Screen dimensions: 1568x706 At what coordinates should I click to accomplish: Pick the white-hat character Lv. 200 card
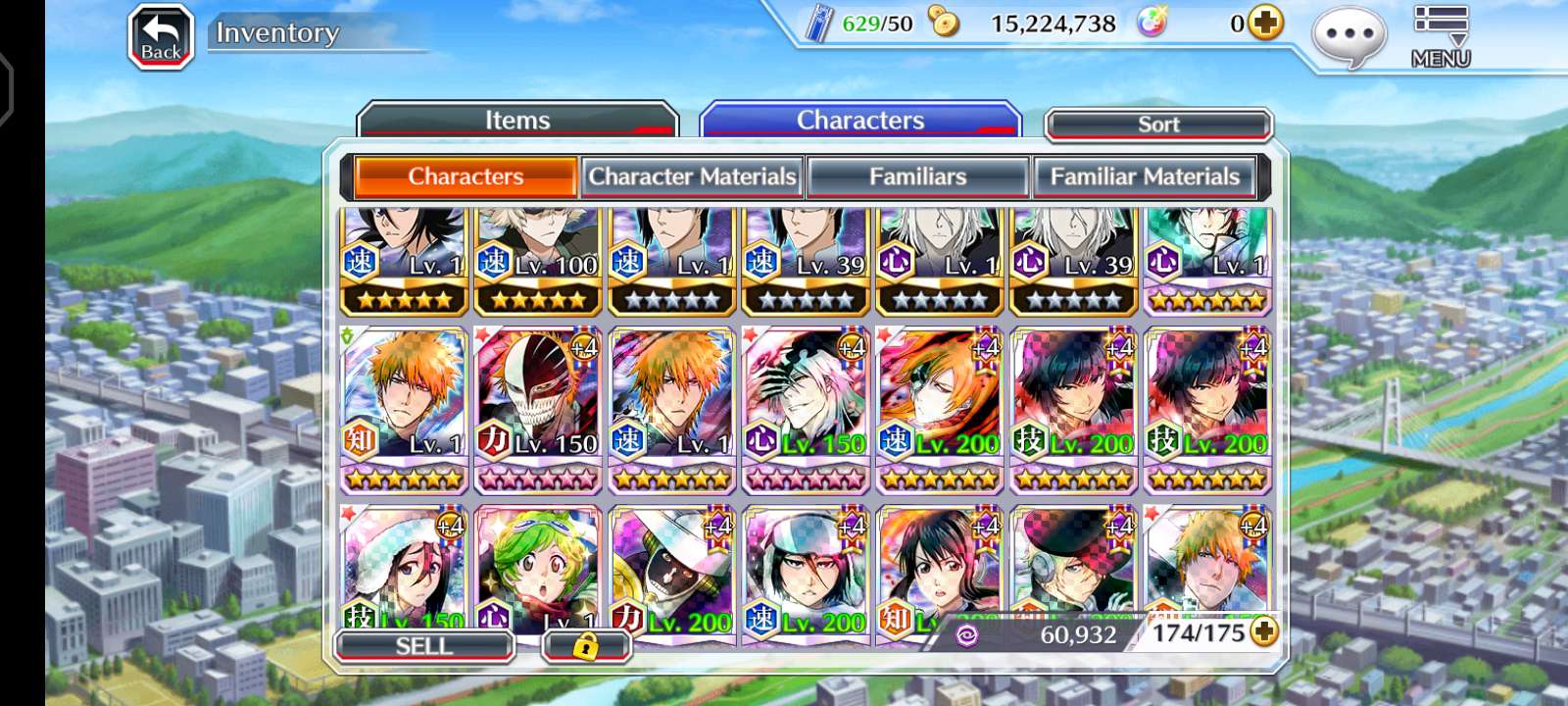[672, 569]
